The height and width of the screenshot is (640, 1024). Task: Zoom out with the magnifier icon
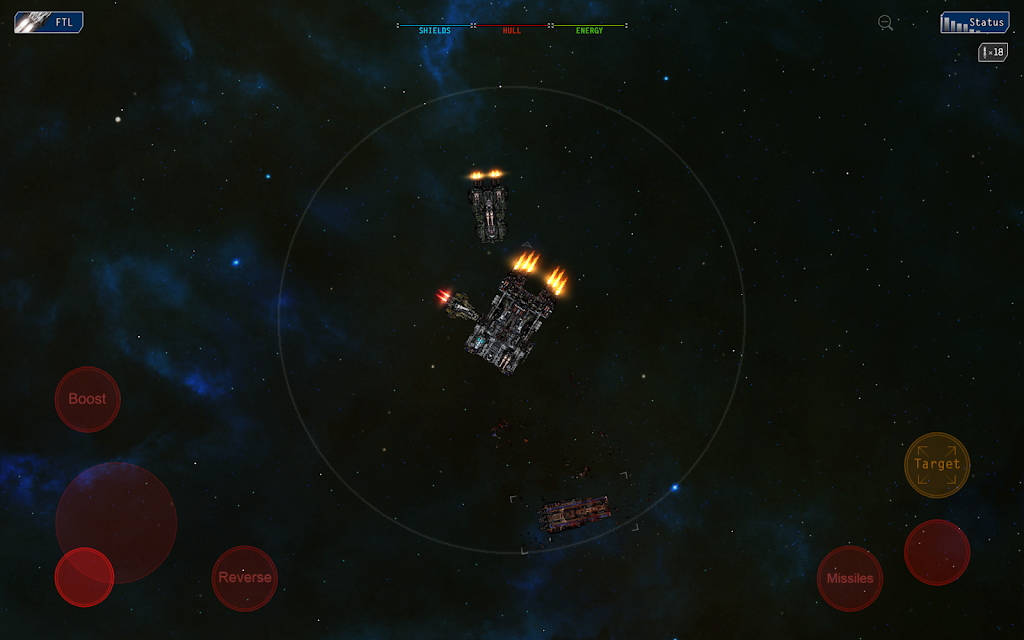(885, 23)
